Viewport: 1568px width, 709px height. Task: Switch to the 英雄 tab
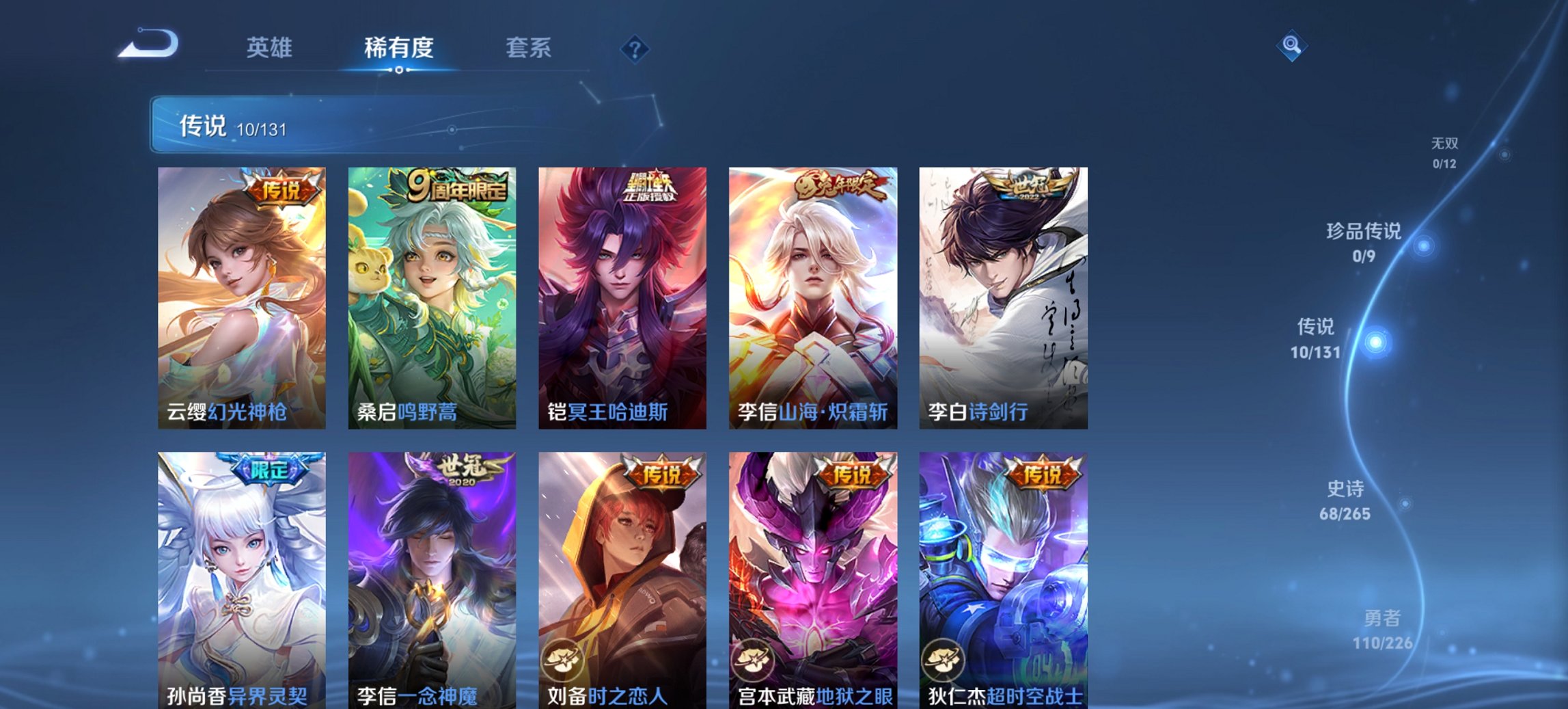(271, 48)
